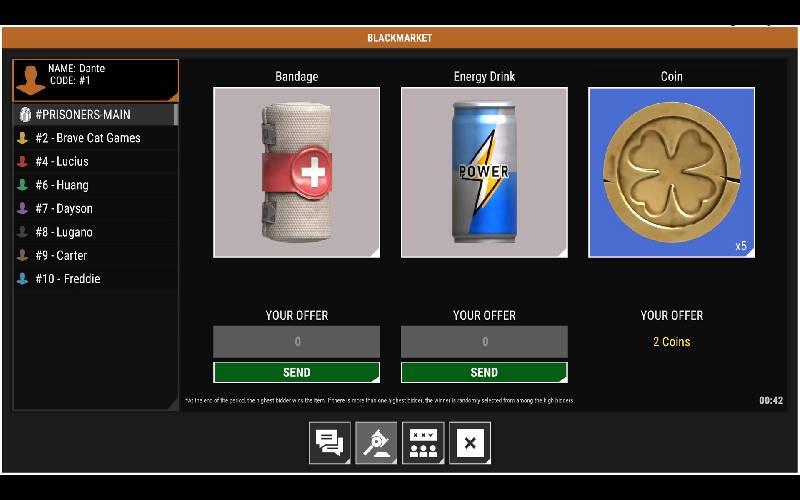Select player #9 - Carter
Viewport: 800px width, 500px height.
95,255
